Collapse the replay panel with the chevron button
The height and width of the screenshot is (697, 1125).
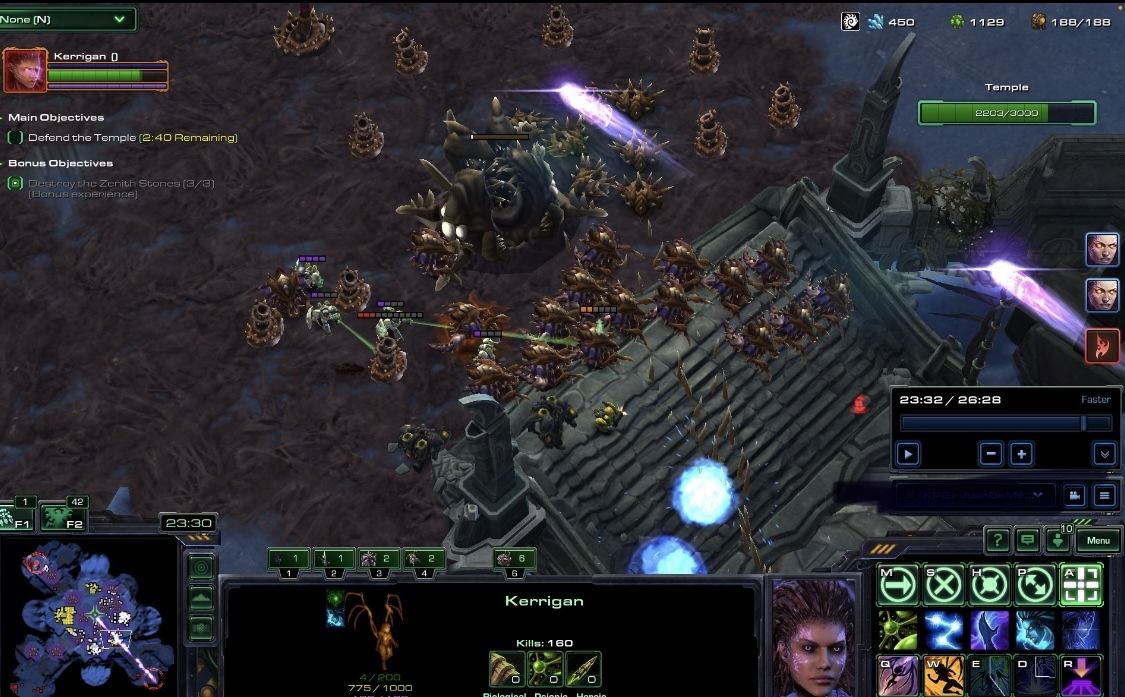click(x=1104, y=454)
